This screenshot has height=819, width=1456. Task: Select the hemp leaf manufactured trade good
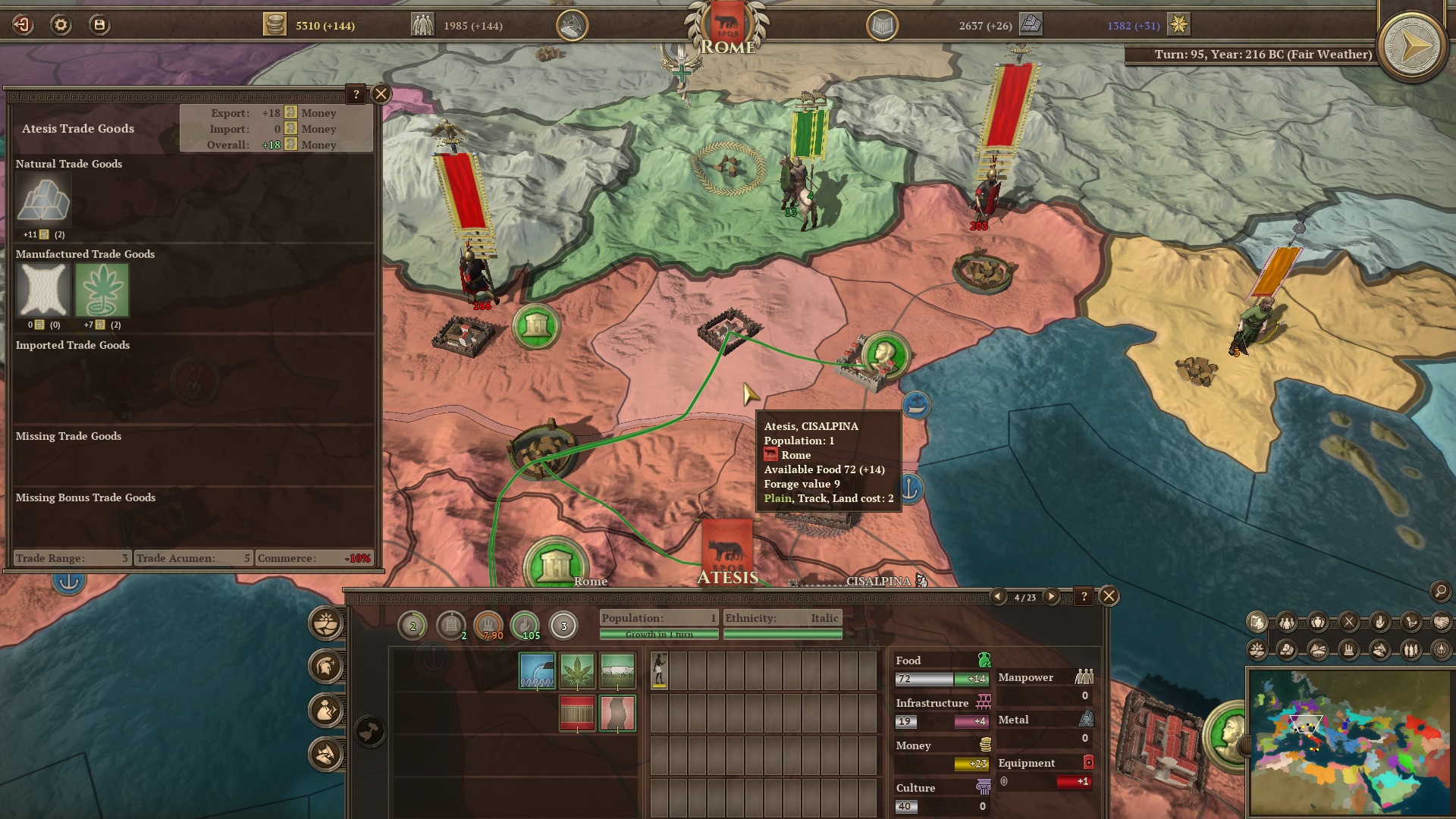click(x=102, y=290)
